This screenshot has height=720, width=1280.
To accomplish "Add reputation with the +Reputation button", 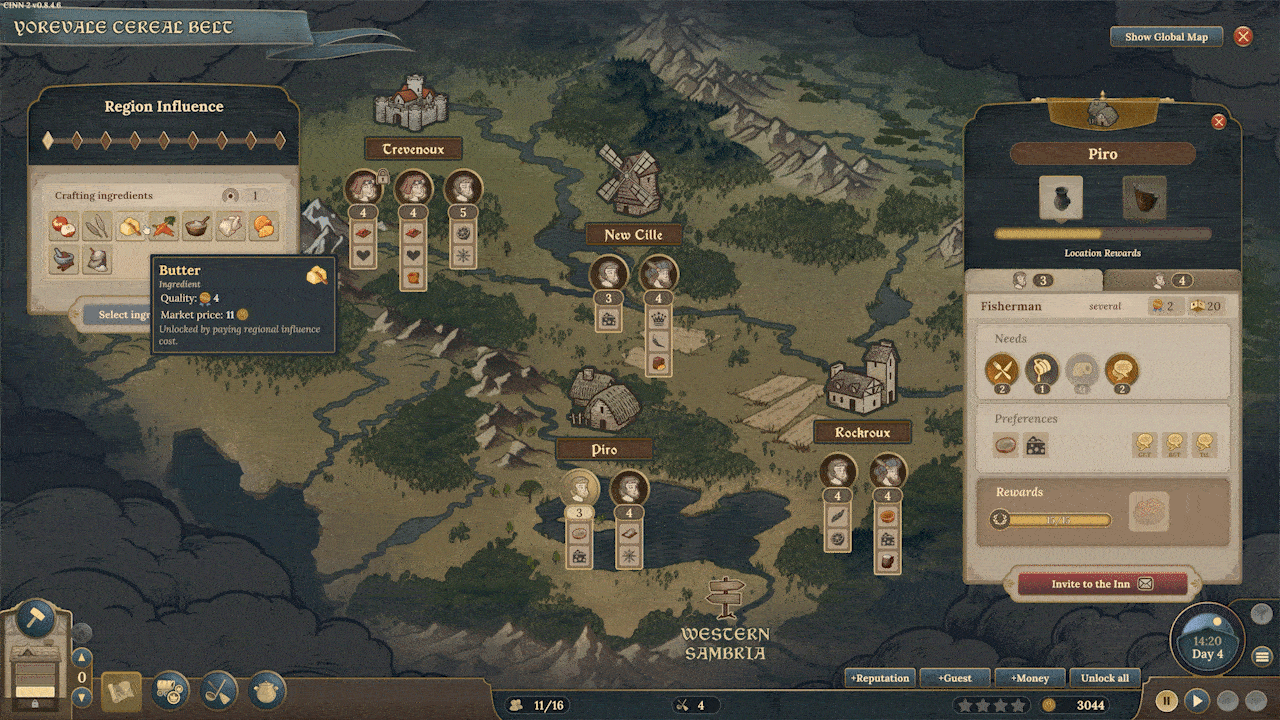I will point(880,678).
